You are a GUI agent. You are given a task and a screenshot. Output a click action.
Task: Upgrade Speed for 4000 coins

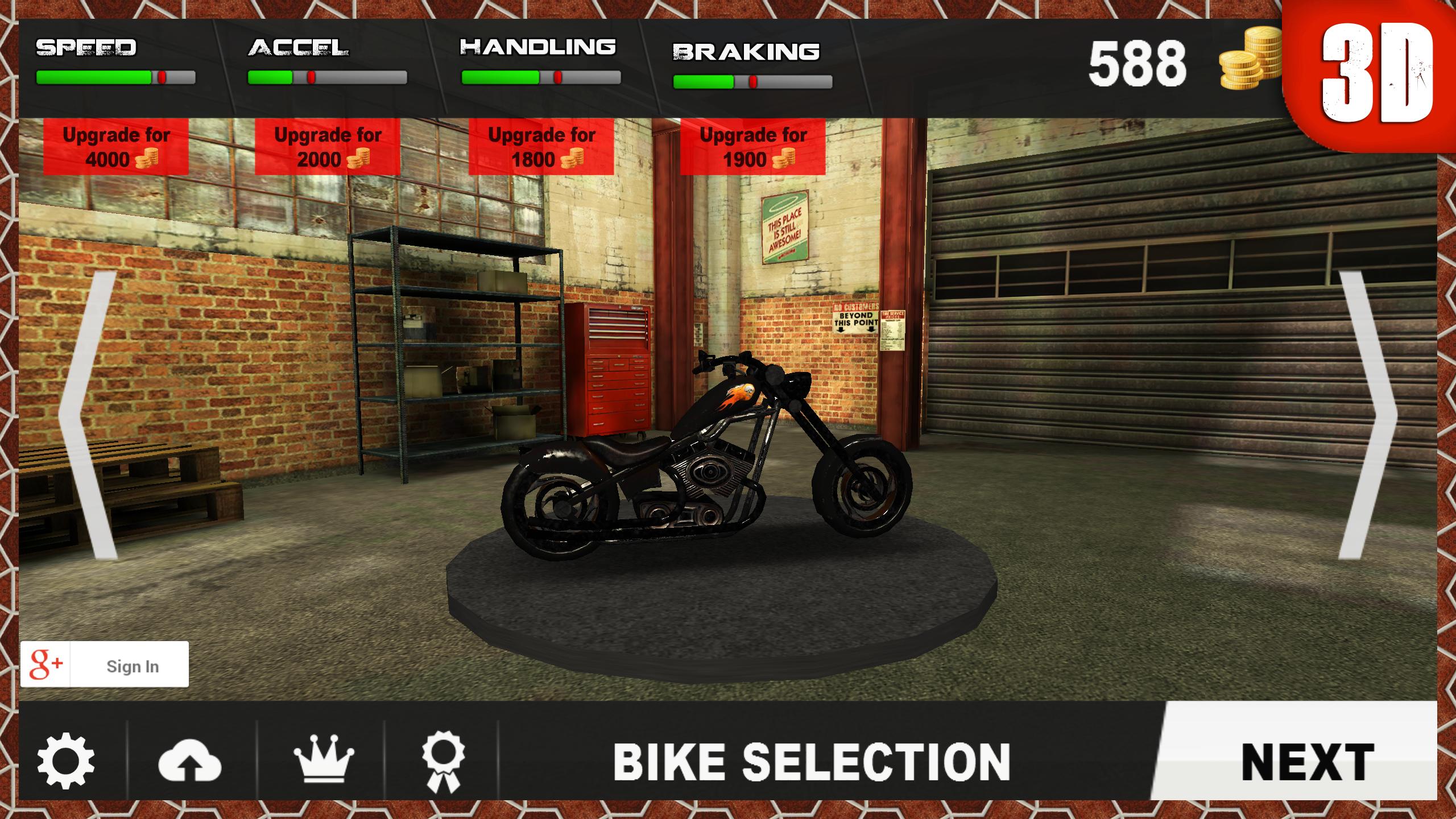click(116, 147)
